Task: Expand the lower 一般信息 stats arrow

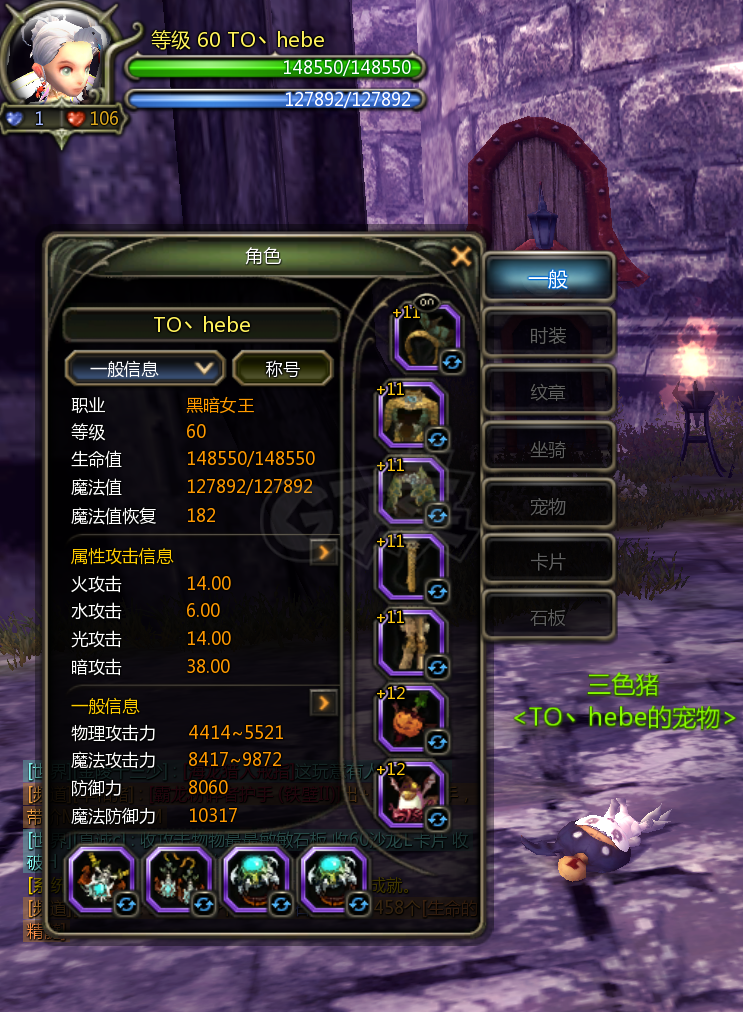Action: pos(323,703)
